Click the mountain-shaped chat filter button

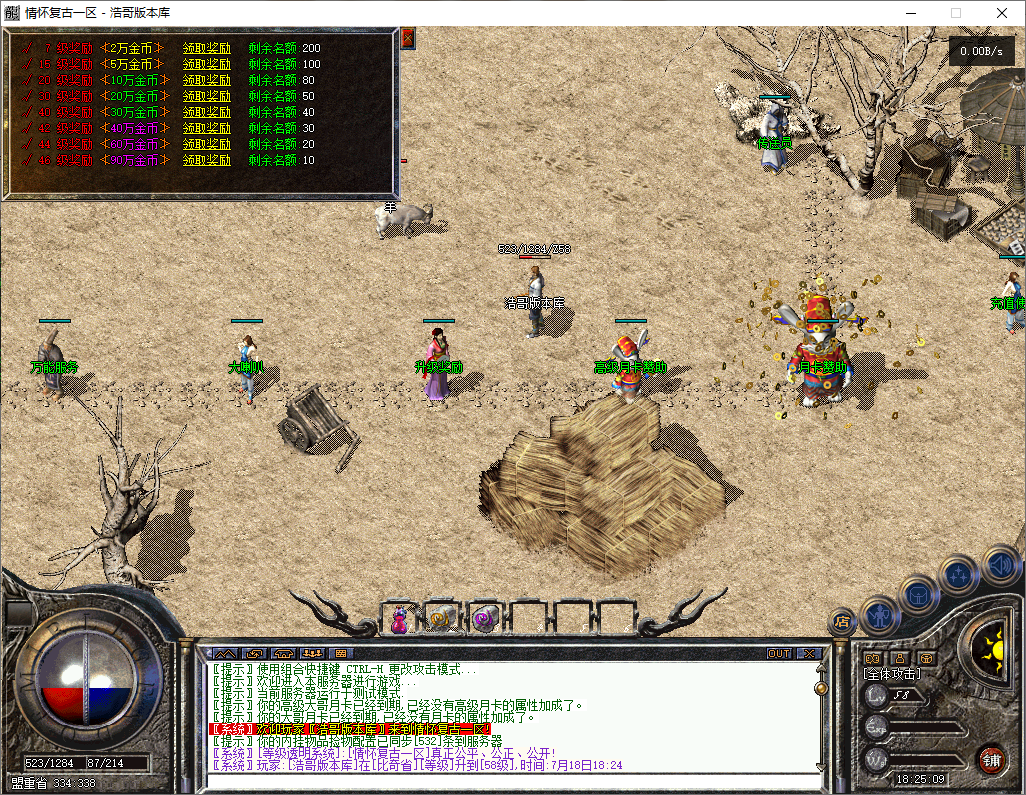click(226, 654)
